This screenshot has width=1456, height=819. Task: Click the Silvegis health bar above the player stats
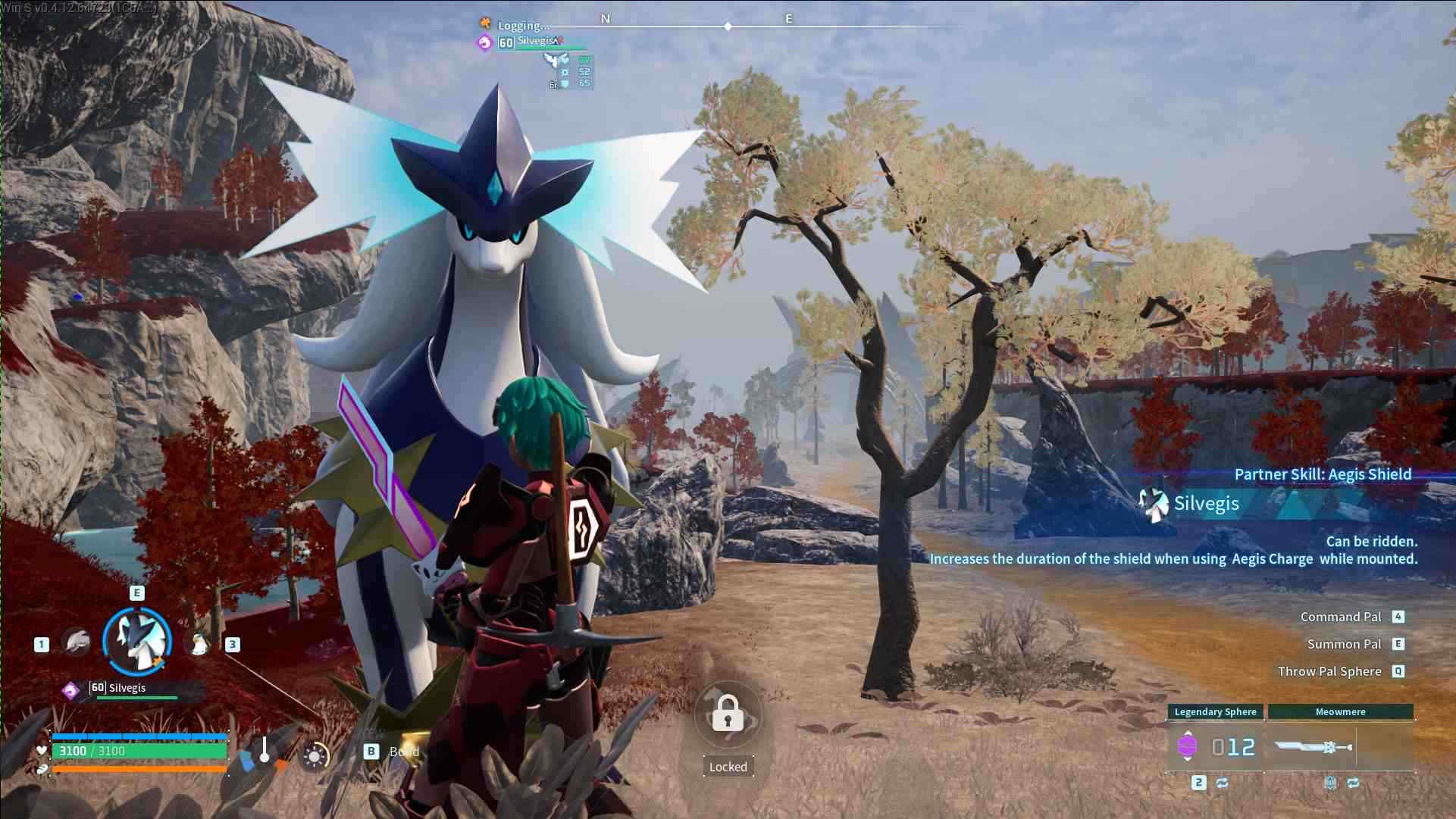(136, 697)
